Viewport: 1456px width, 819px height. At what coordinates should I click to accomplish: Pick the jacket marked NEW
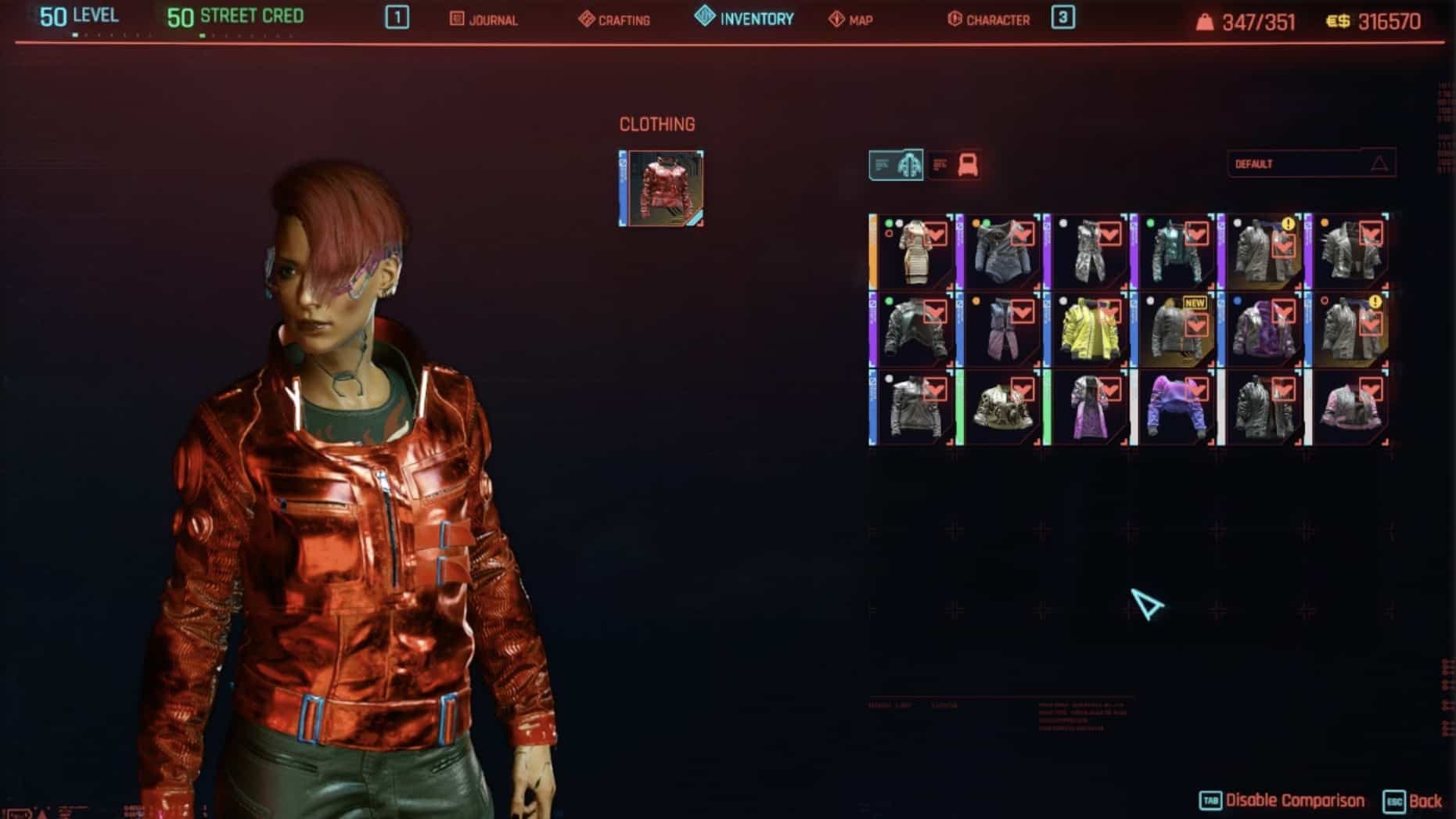(1176, 329)
